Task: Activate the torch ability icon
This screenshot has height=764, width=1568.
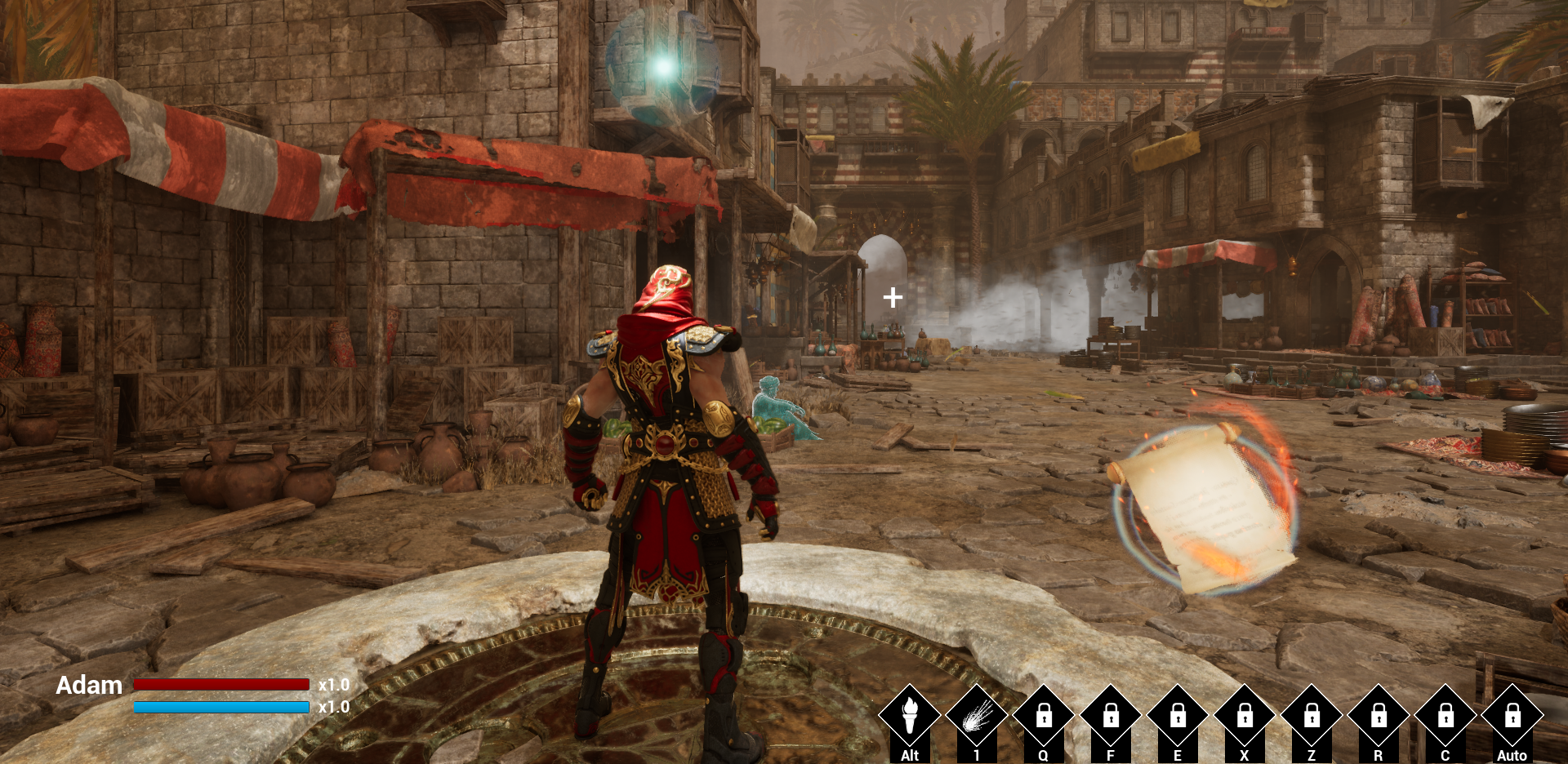Action: 909,716
